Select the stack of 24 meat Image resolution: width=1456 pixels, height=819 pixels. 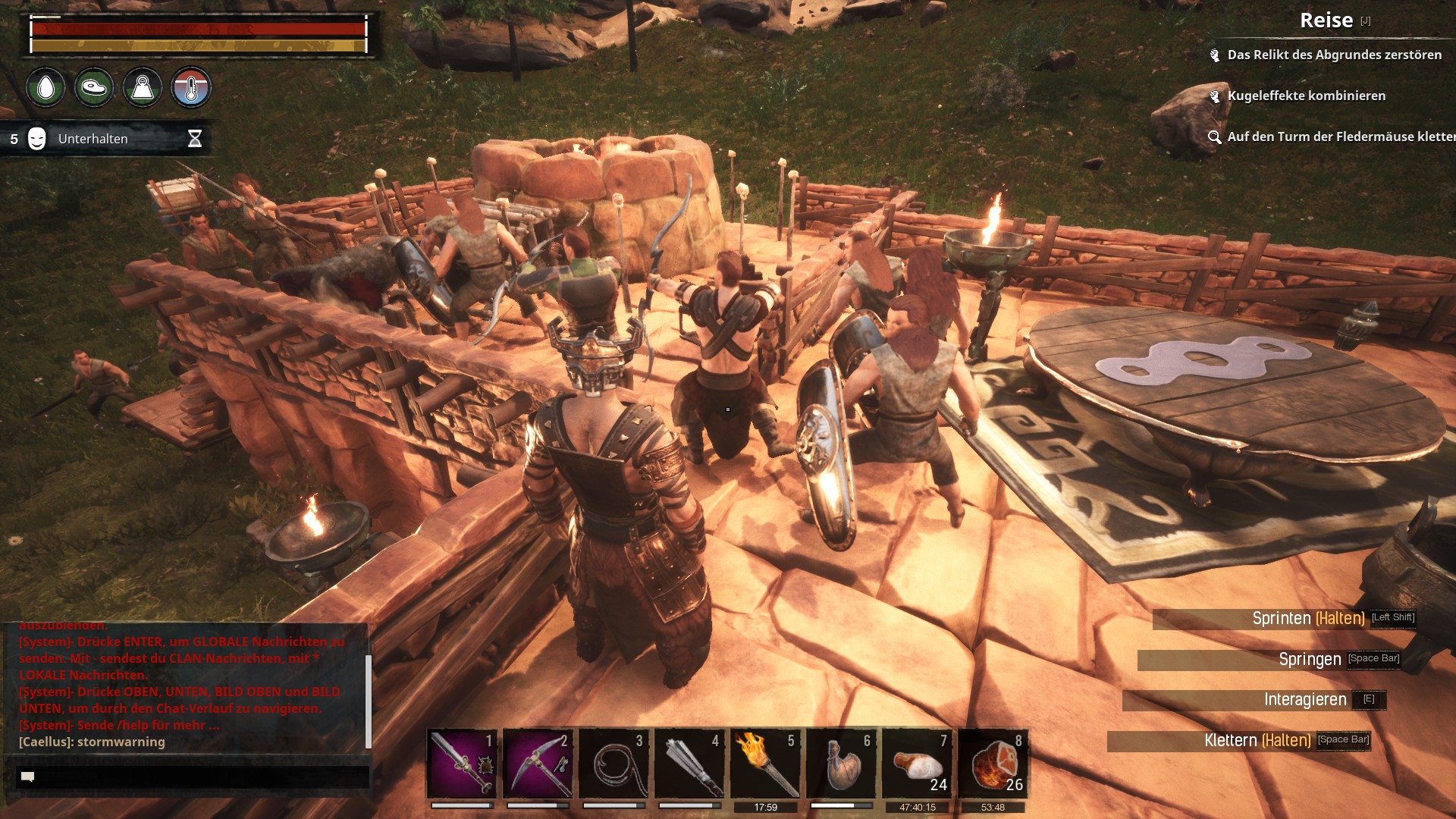917,763
